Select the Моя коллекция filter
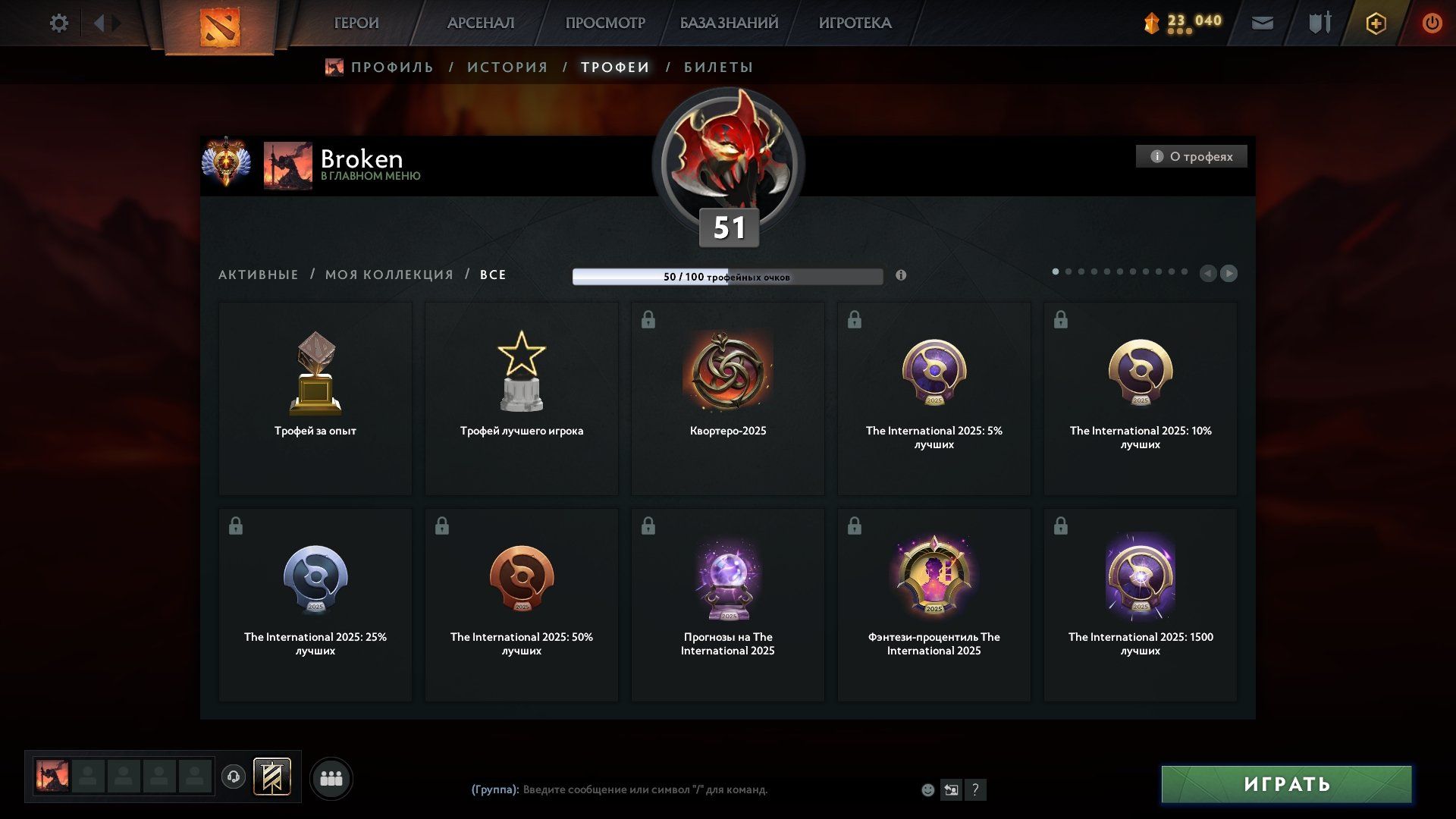 (389, 275)
